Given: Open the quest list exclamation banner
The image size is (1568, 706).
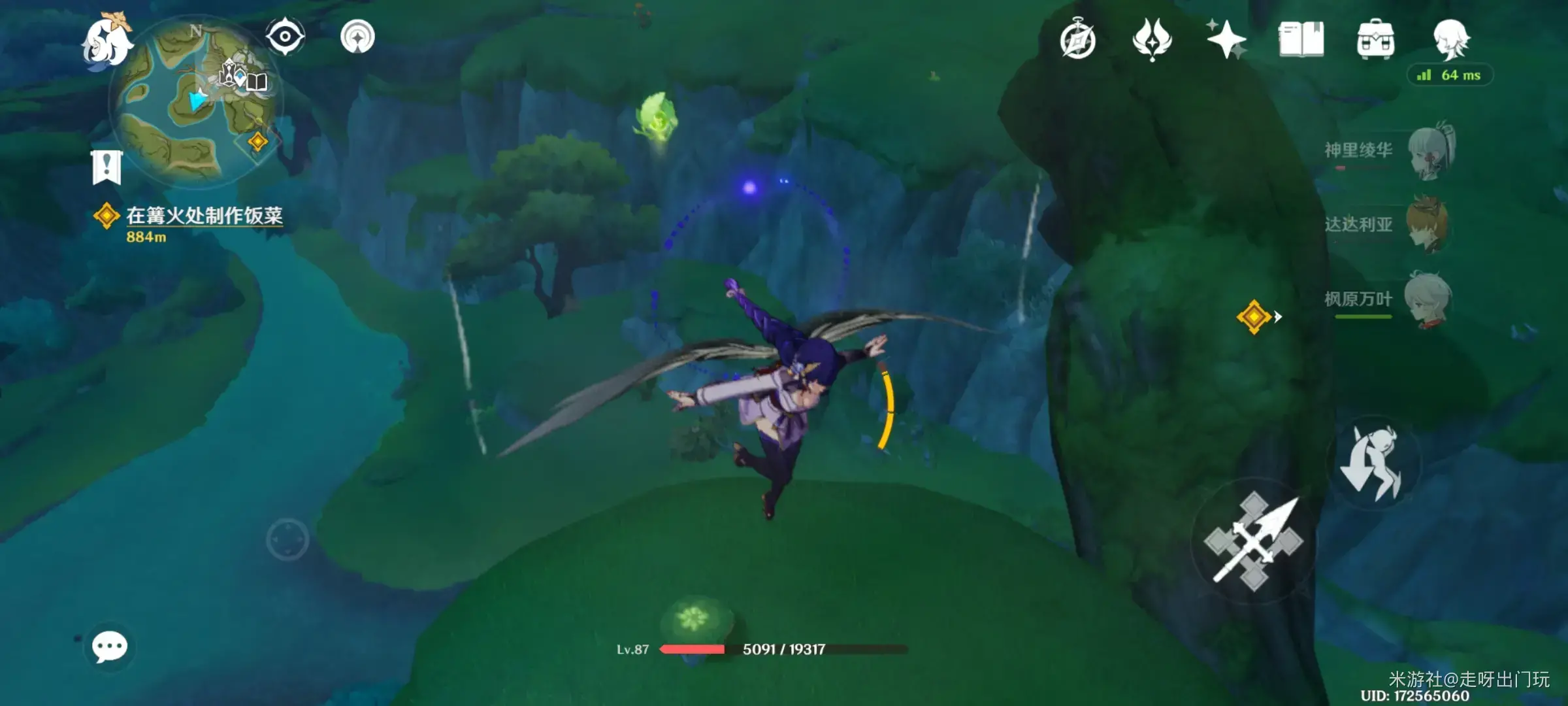Looking at the screenshot, I should (x=106, y=167).
